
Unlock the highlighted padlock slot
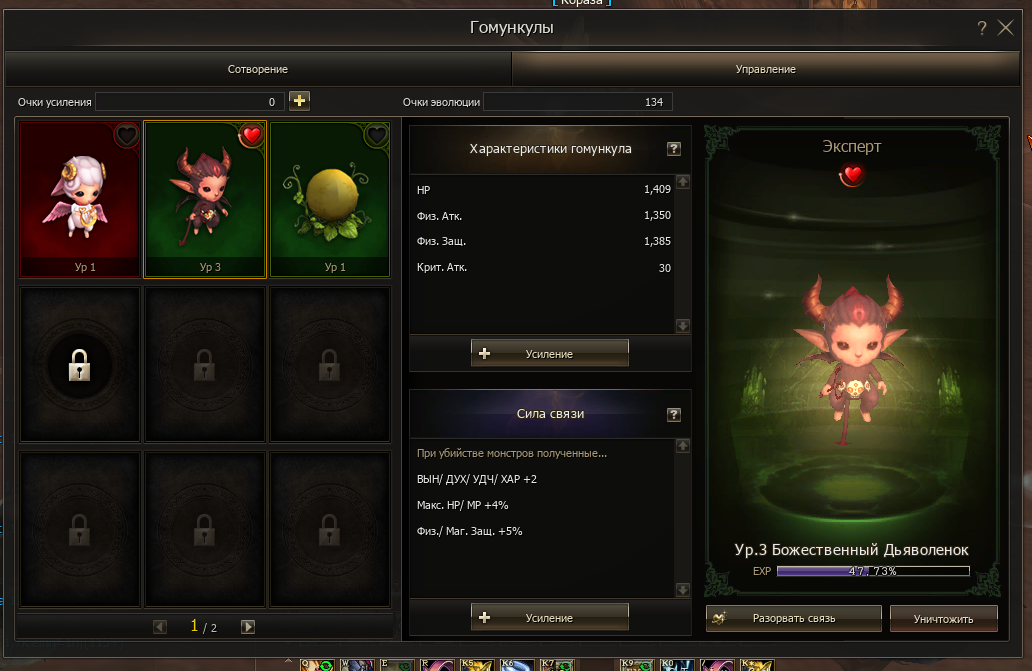pos(79,367)
